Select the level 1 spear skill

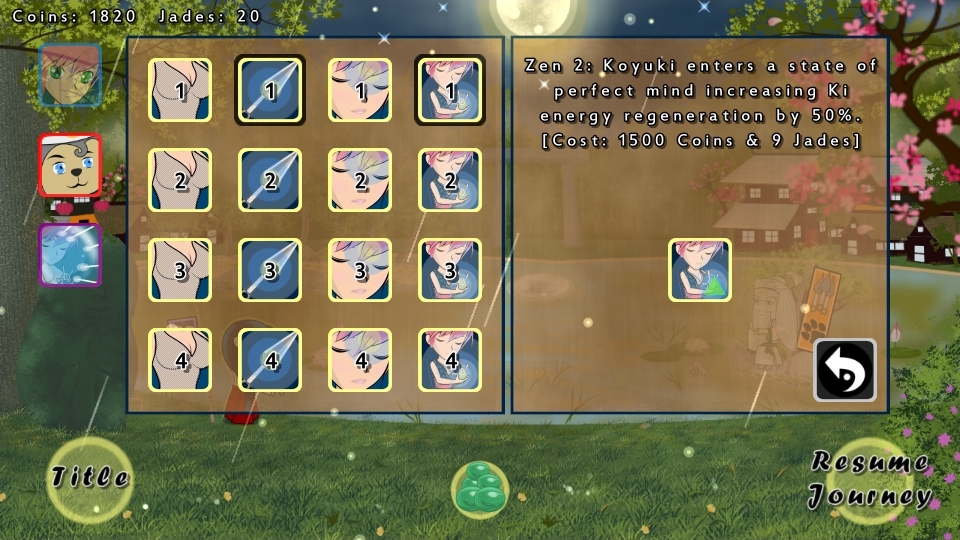(270, 90)
